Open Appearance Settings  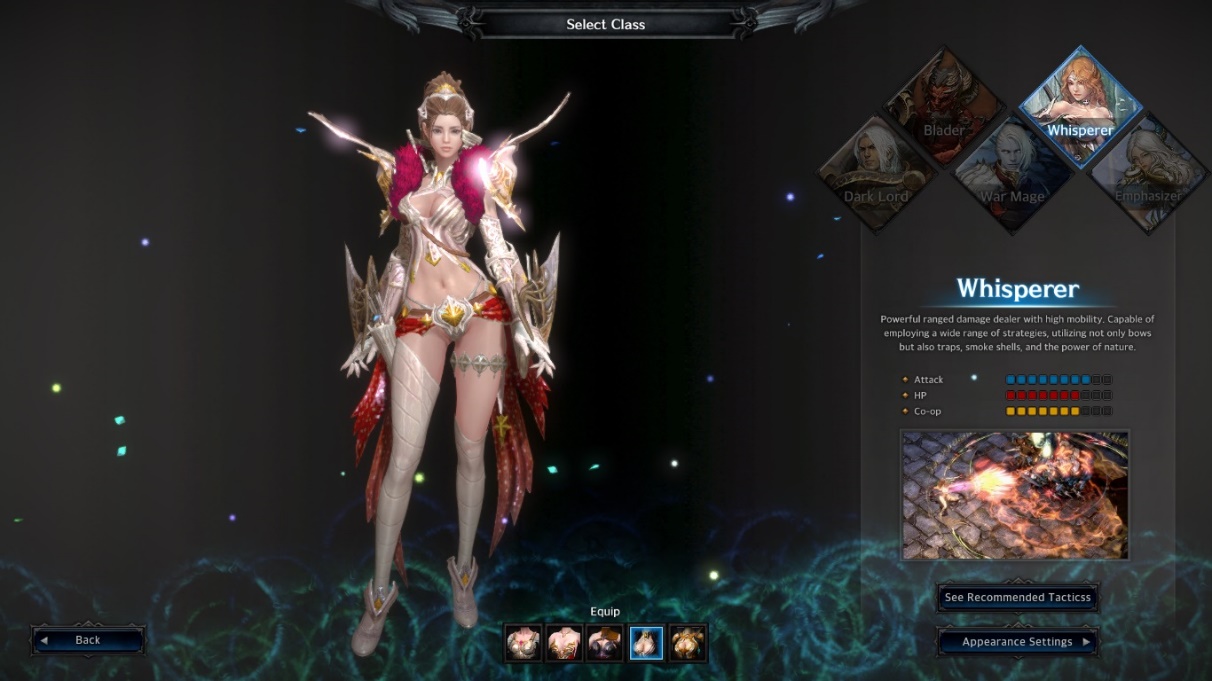[x=1018, y=642]
